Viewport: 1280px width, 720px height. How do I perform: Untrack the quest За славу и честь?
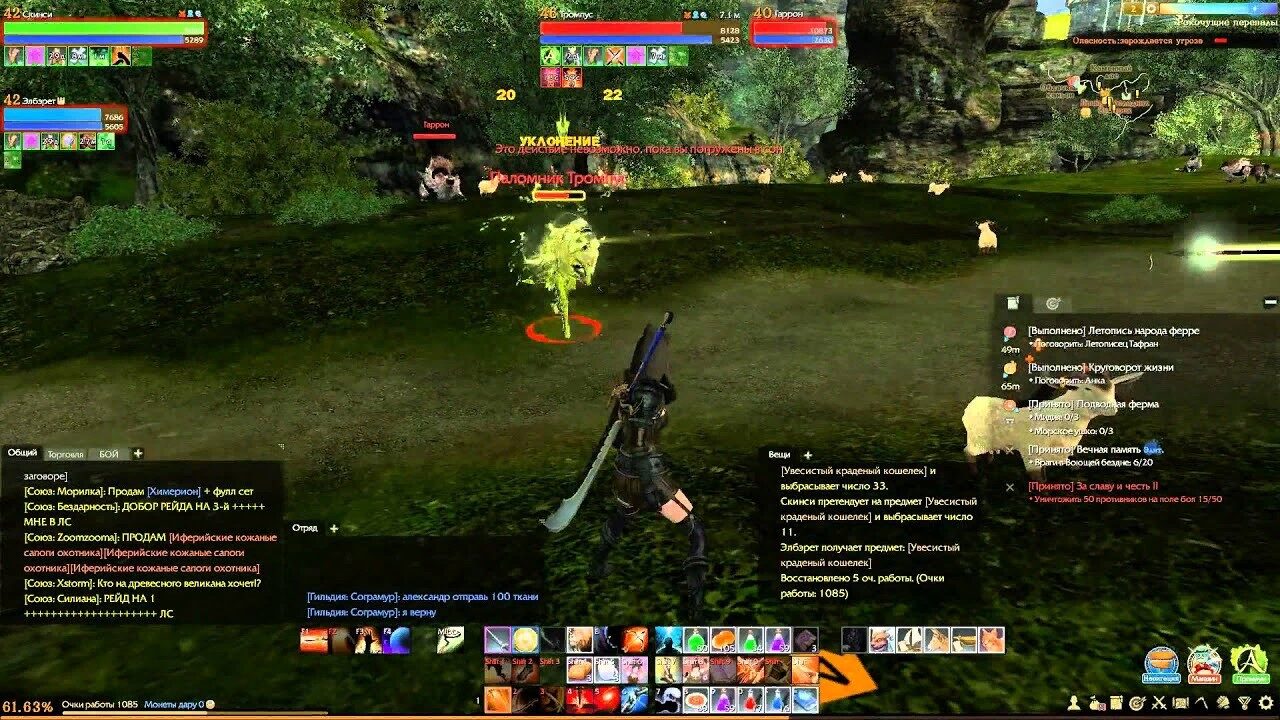1010,485
